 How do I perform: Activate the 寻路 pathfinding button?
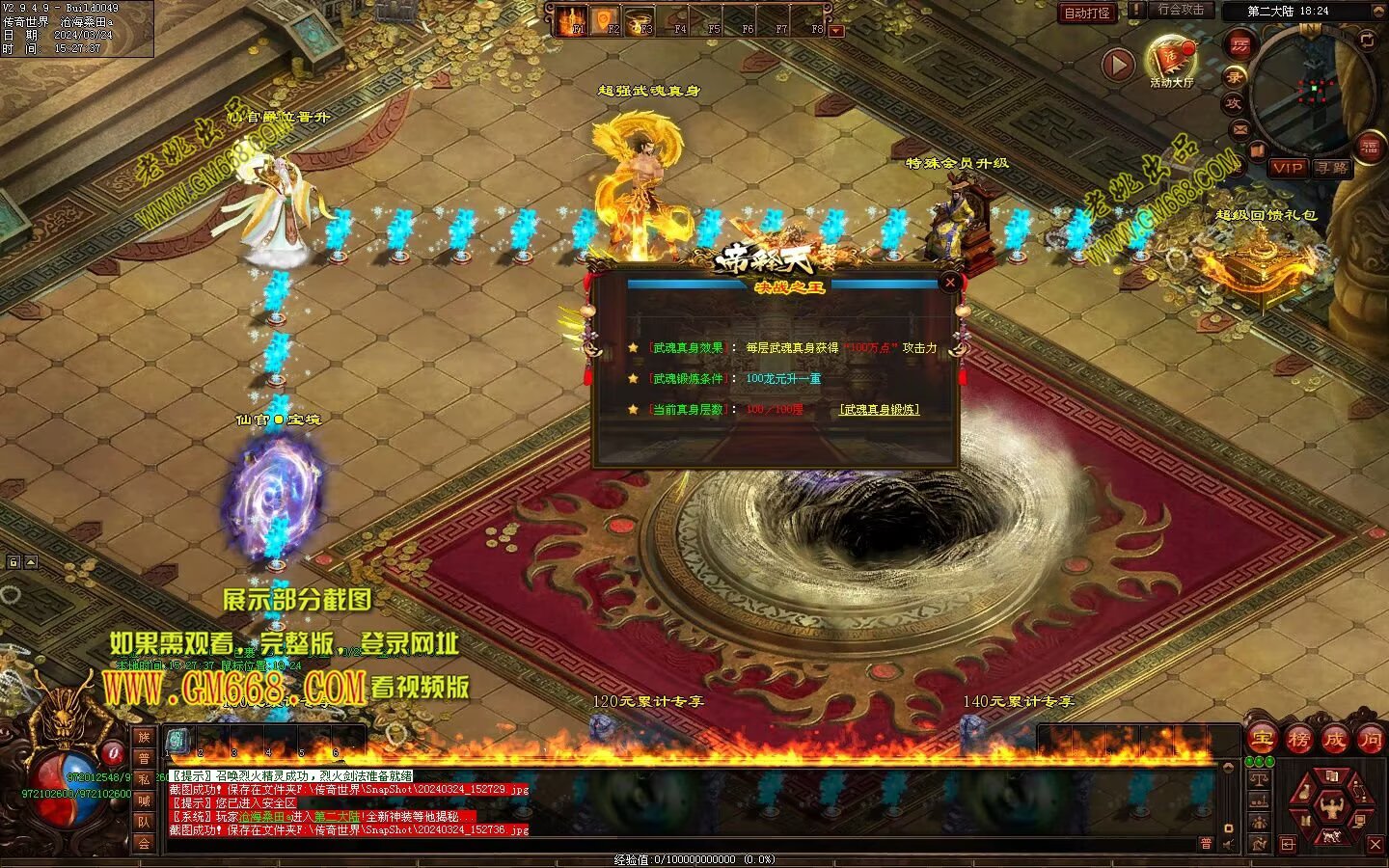[1332, 168]
